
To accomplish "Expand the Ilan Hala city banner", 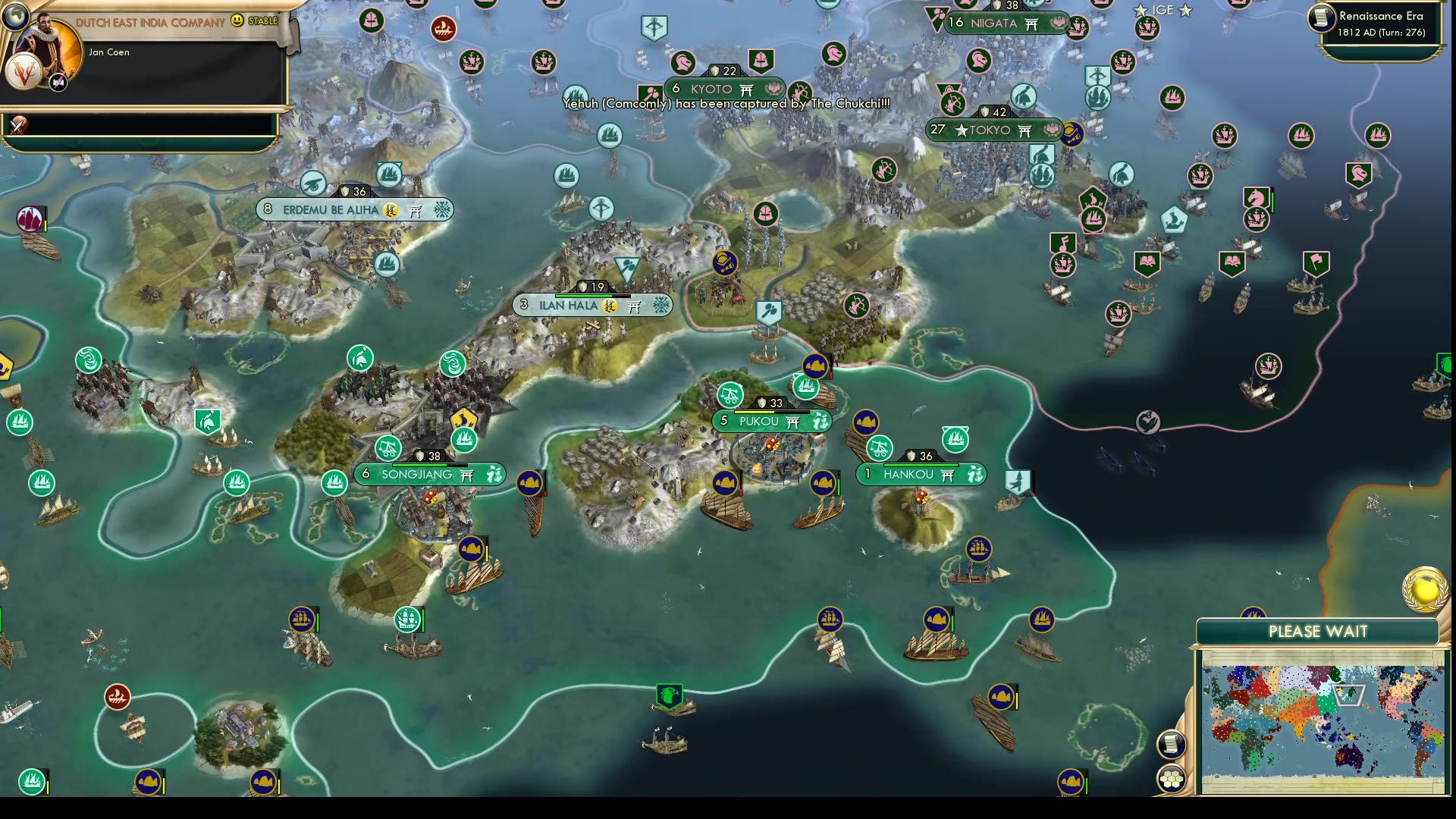I will (x=591, y=306).
